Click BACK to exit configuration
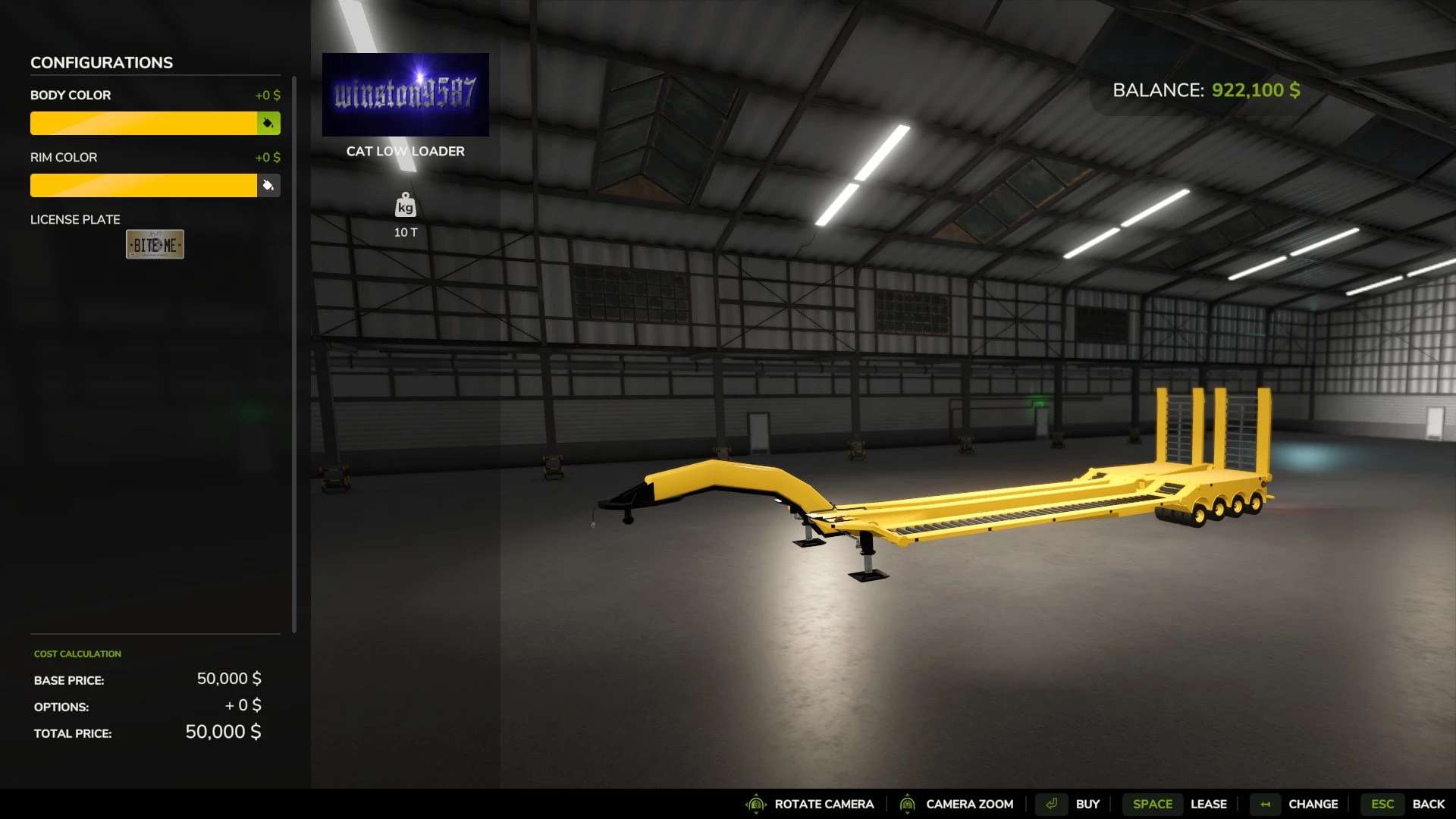The height and width of the screenshot is (819, 1456). [x=1429, y=804]
